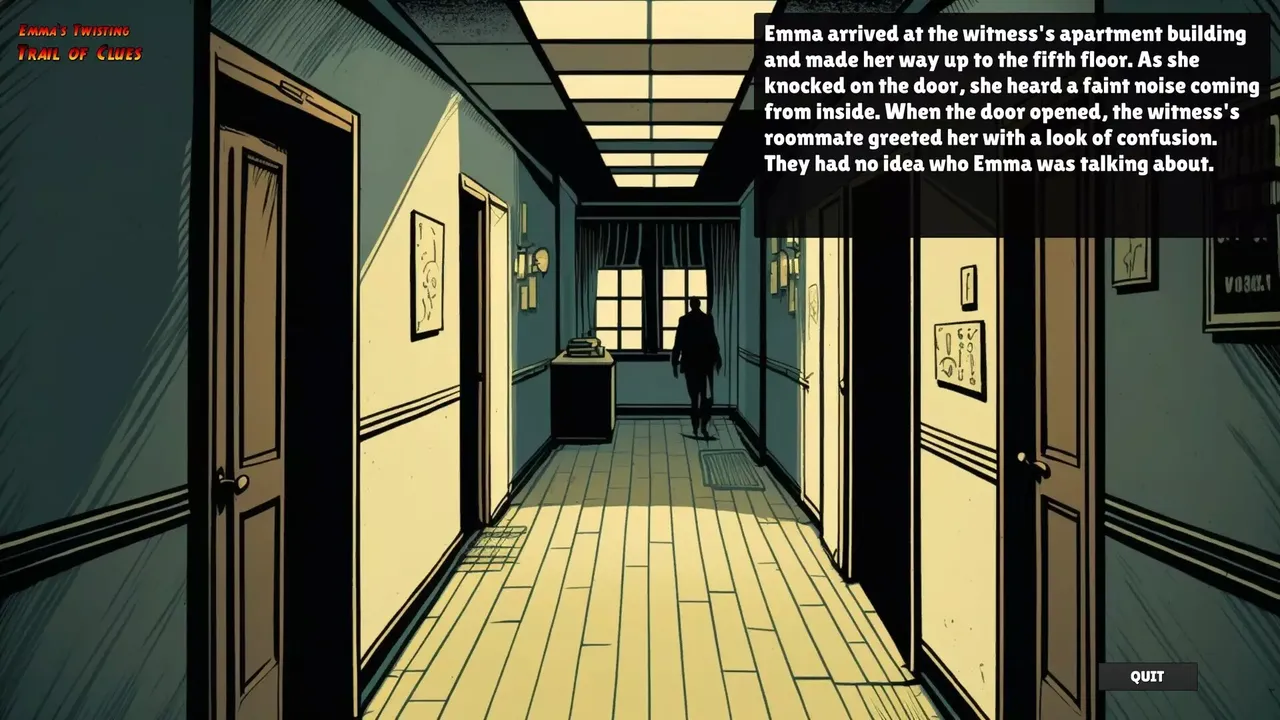
Task: Open the narrative text box at top right
Action: click(x=1010, y=120)
